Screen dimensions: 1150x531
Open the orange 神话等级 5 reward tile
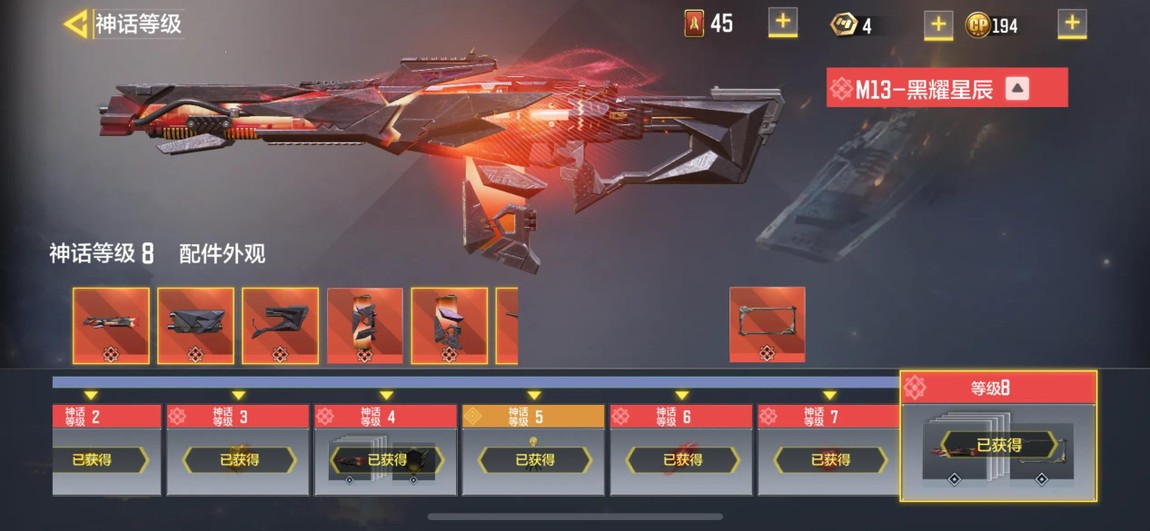tap(534, 450)
